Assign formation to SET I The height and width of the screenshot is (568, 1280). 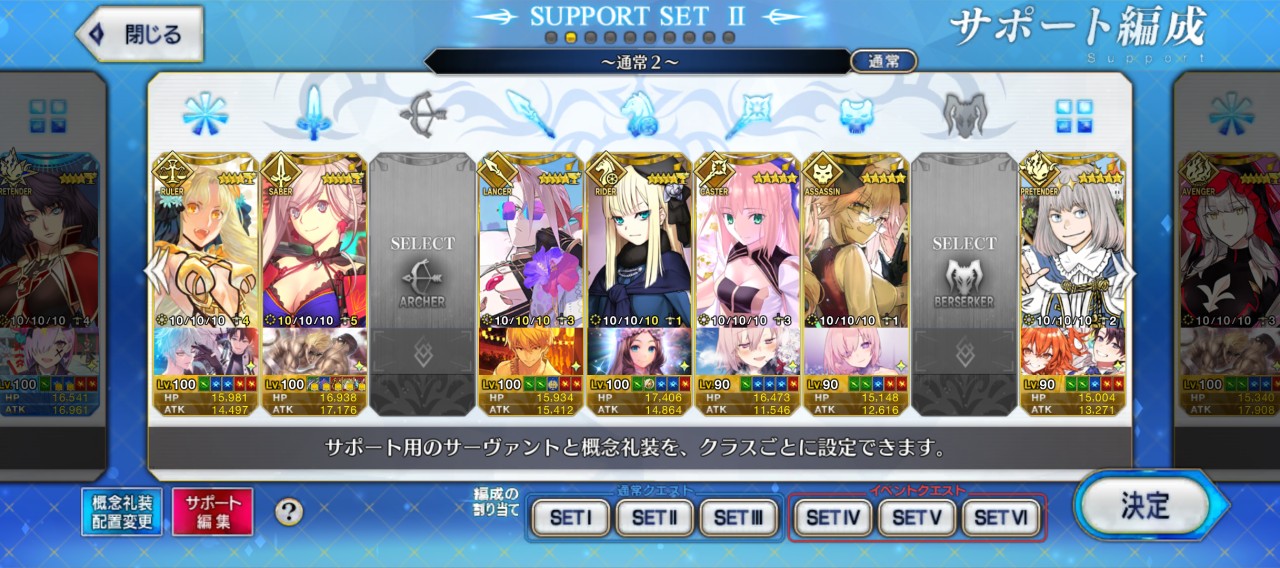(x=570, y=518)
